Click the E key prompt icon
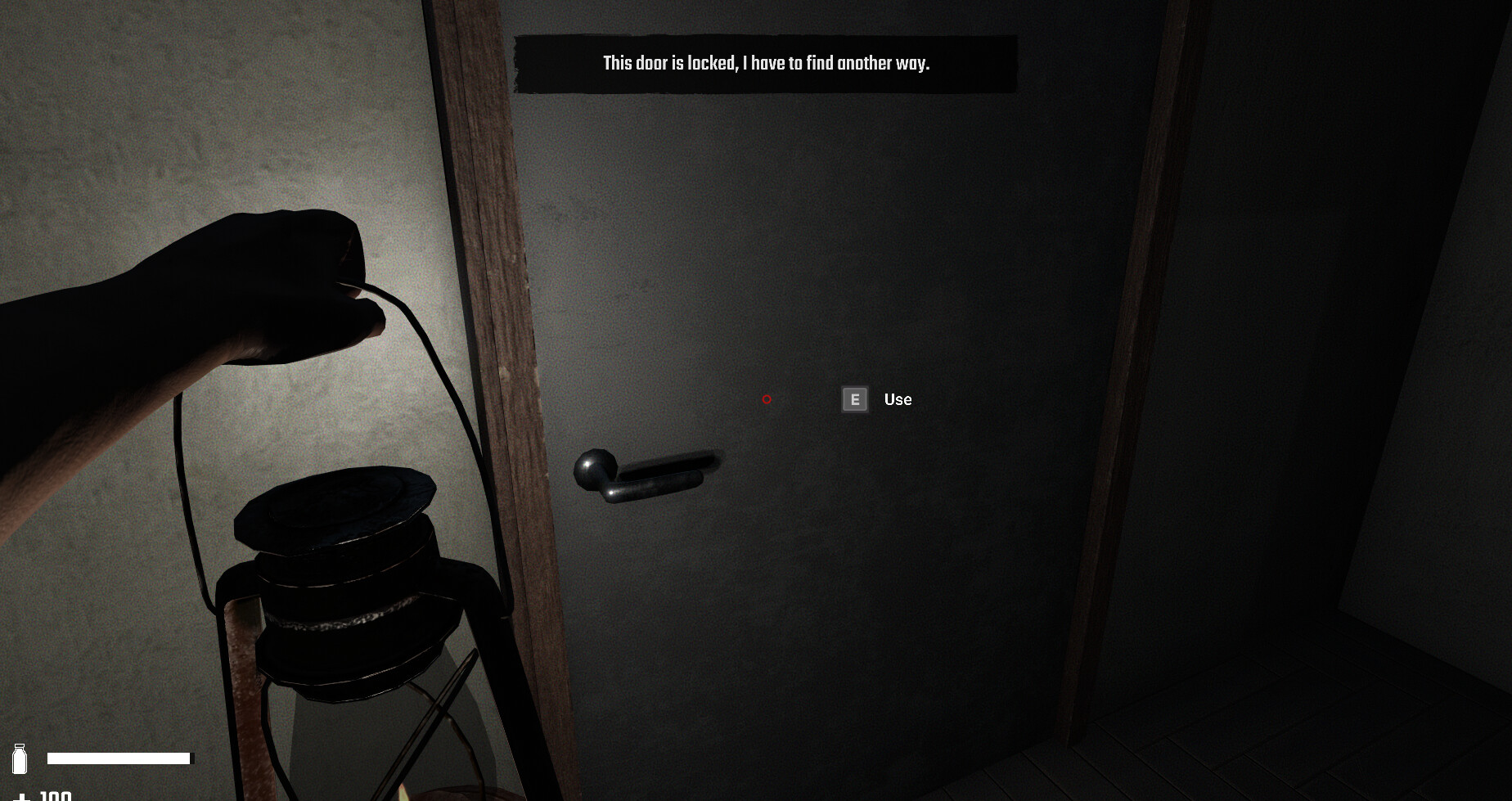This screenshot has width=1512, height=801. click(854, 399)
